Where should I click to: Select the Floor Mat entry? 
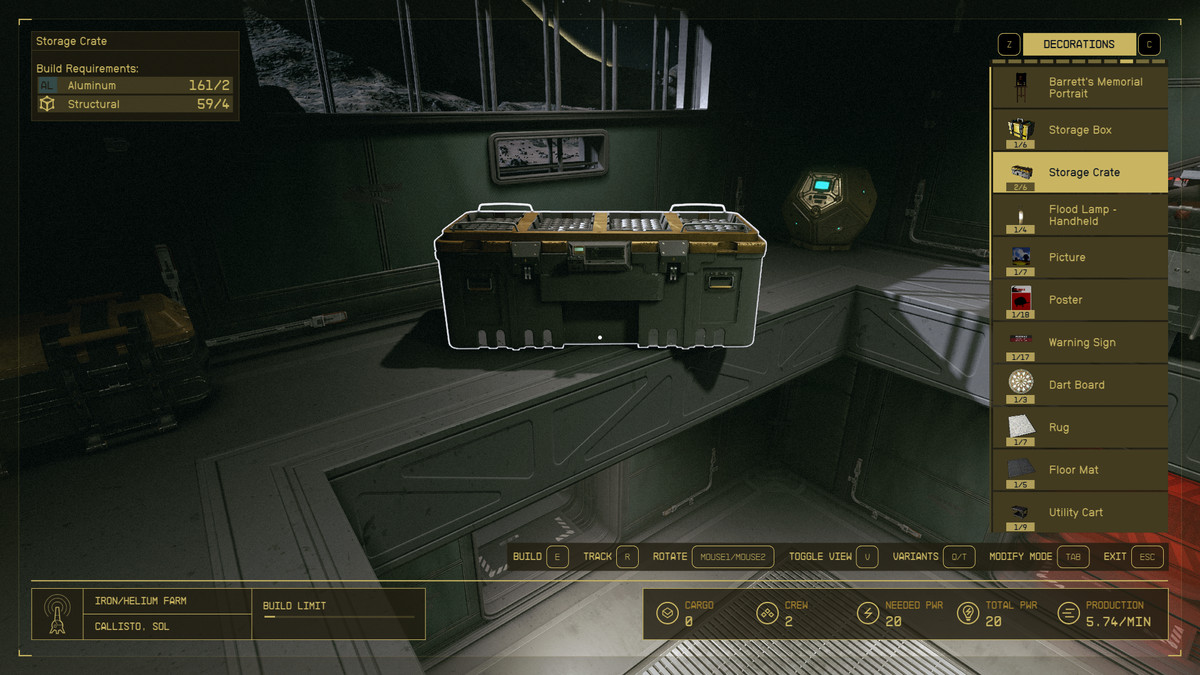(x=1080, y=470)
